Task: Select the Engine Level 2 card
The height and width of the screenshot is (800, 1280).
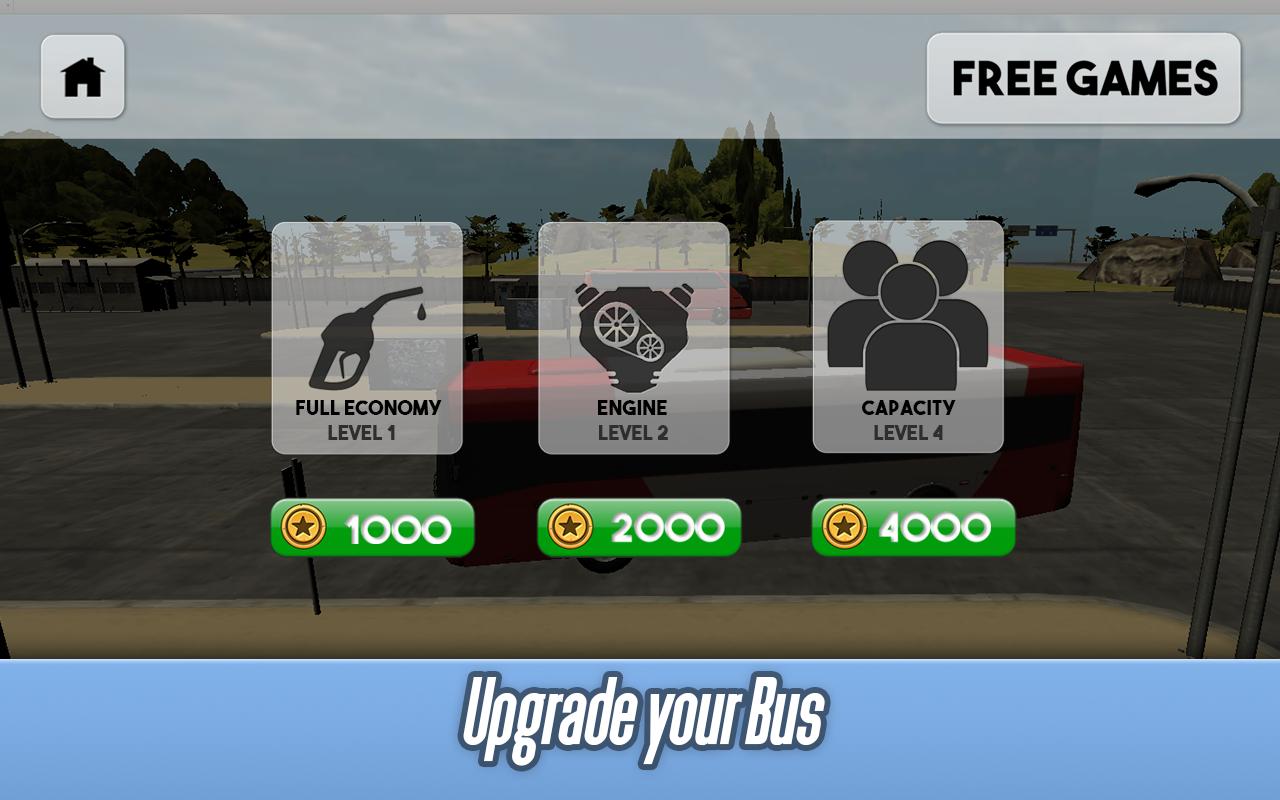Action: (x=633, y=338)
